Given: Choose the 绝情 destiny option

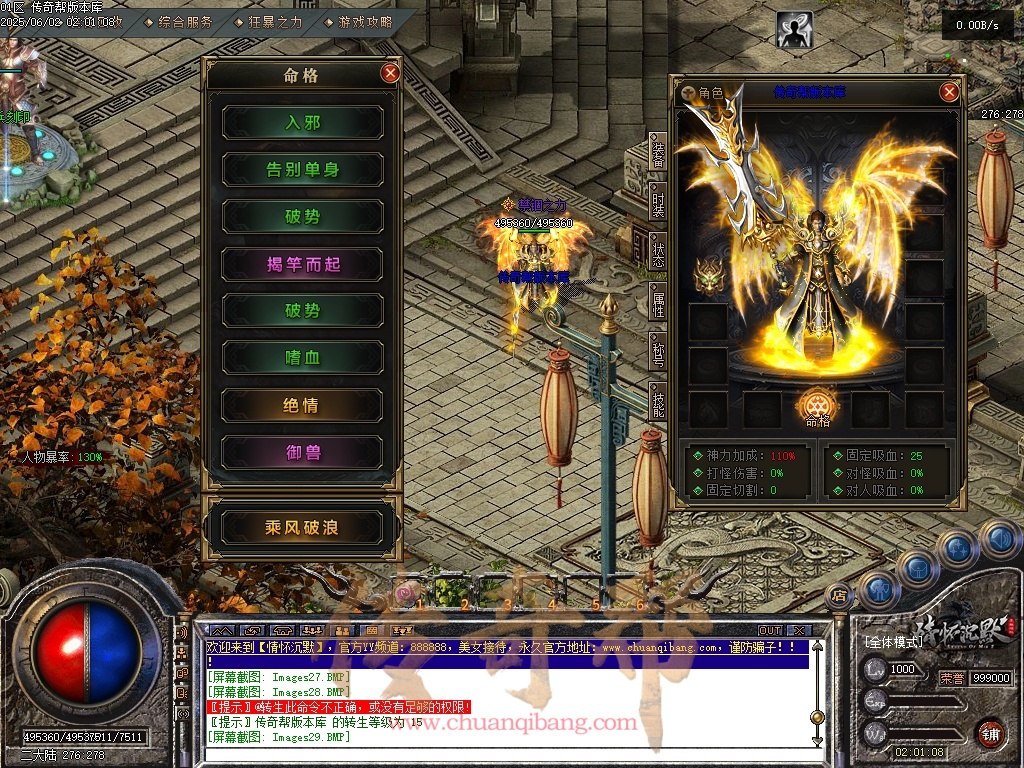Looking at the screenshot, I should (302, 406).
